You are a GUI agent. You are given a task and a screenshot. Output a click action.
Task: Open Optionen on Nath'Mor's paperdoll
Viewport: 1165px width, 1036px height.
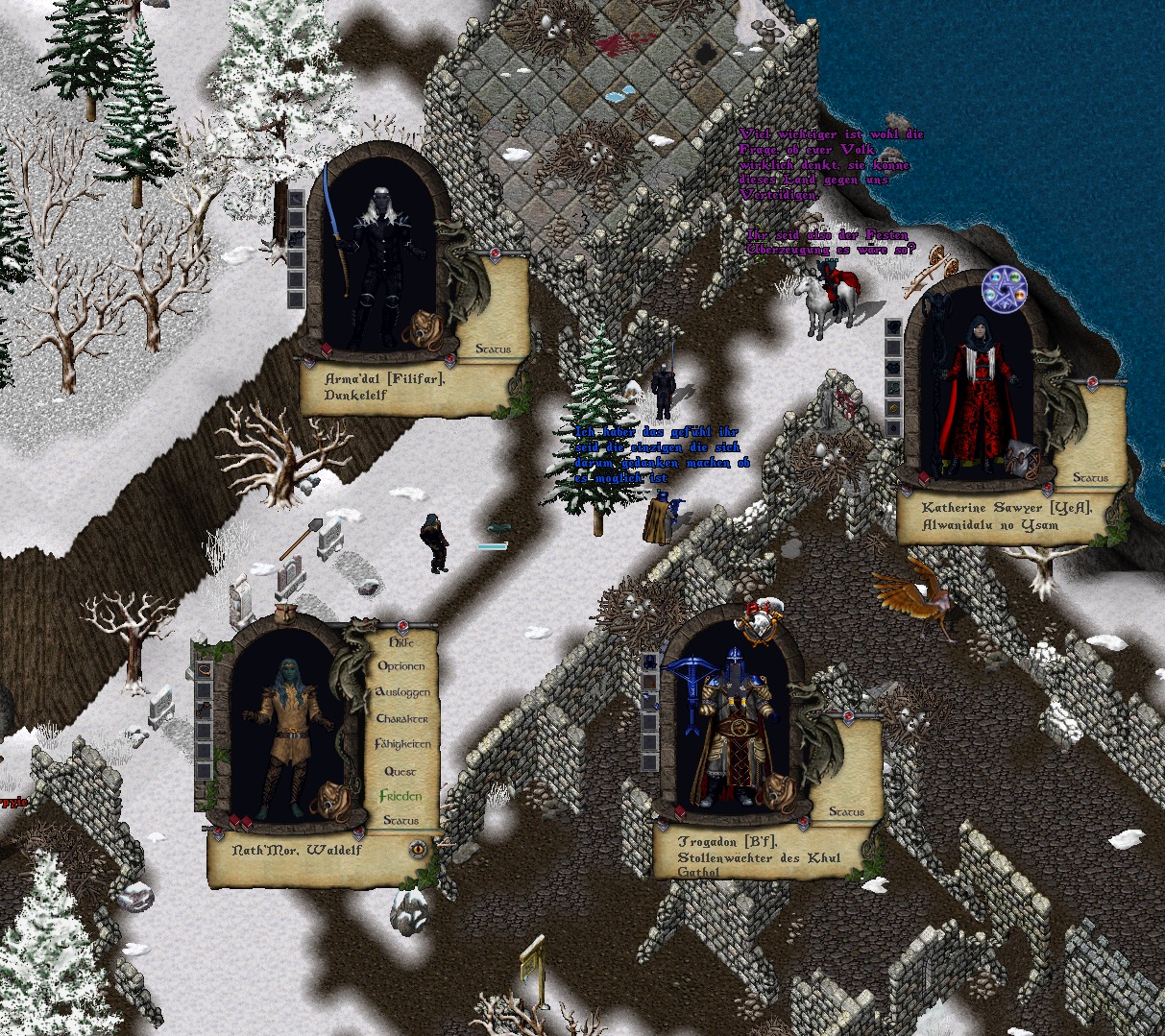(401, 666)
